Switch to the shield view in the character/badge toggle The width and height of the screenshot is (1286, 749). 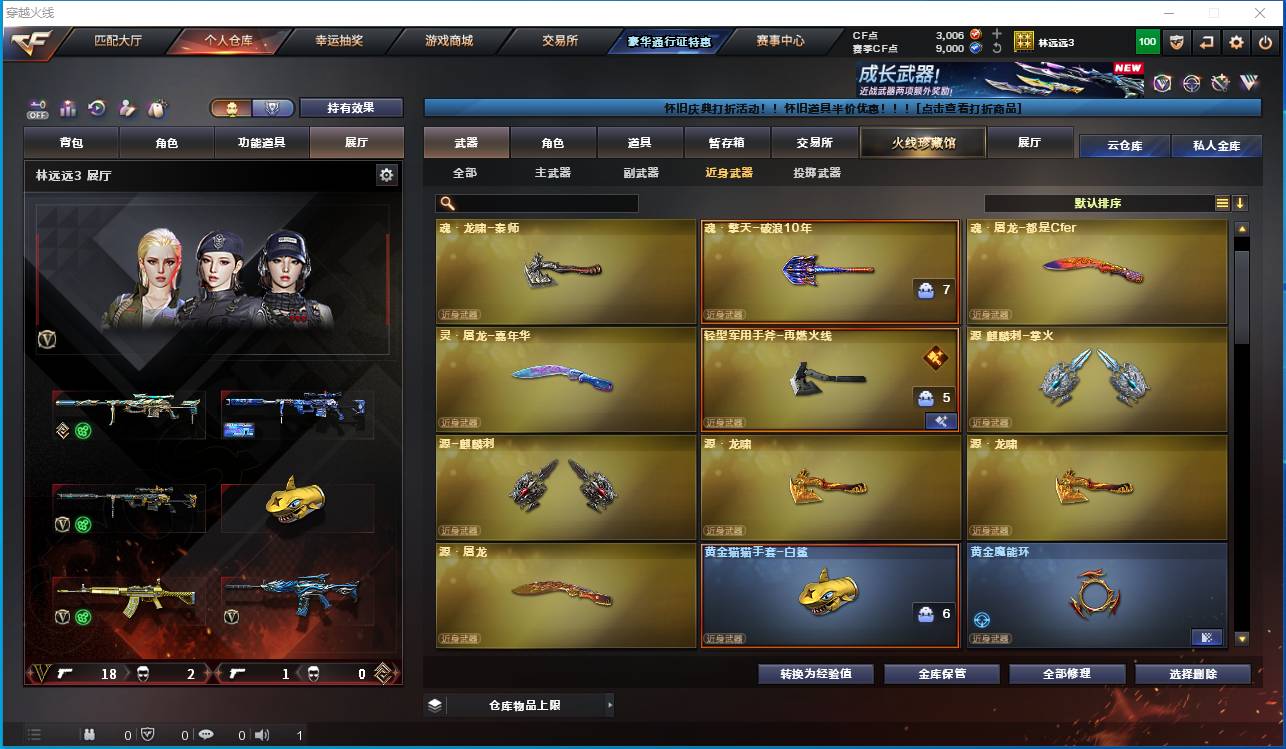(272, 106)
